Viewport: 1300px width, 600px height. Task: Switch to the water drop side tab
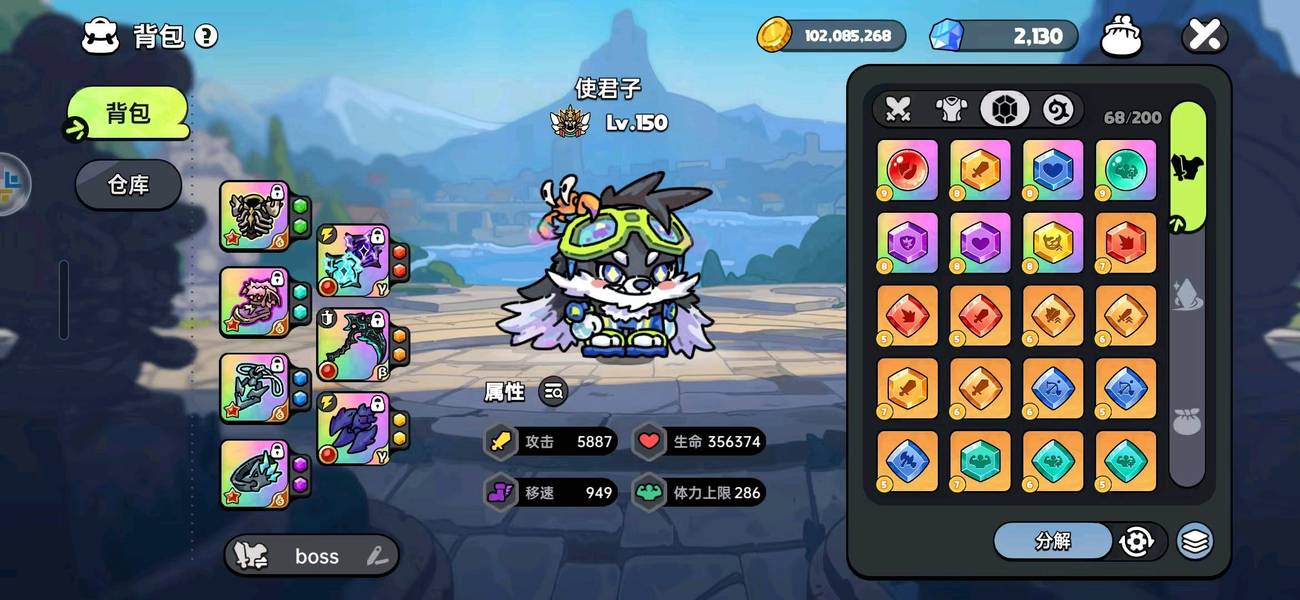coord(1187,299)
